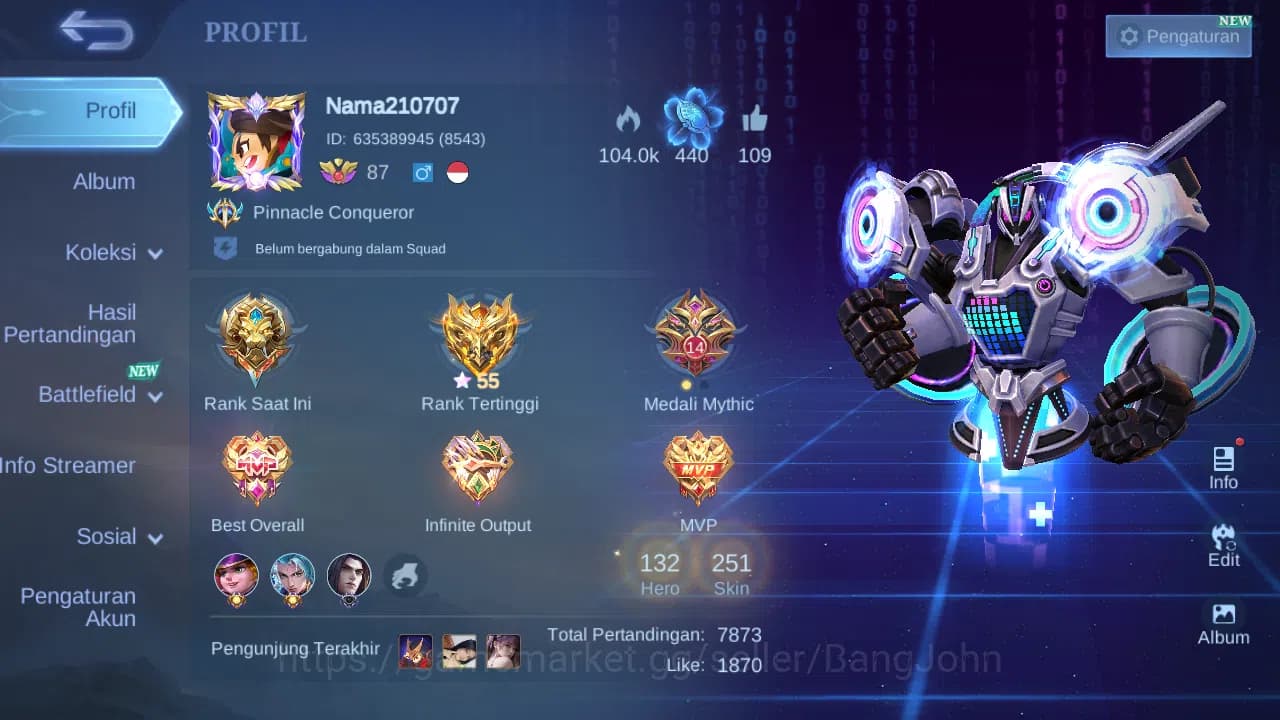Open the Pengaturan settings button
The width and height of the screenshot is (1280, 720).
[x=1178, y=36]
